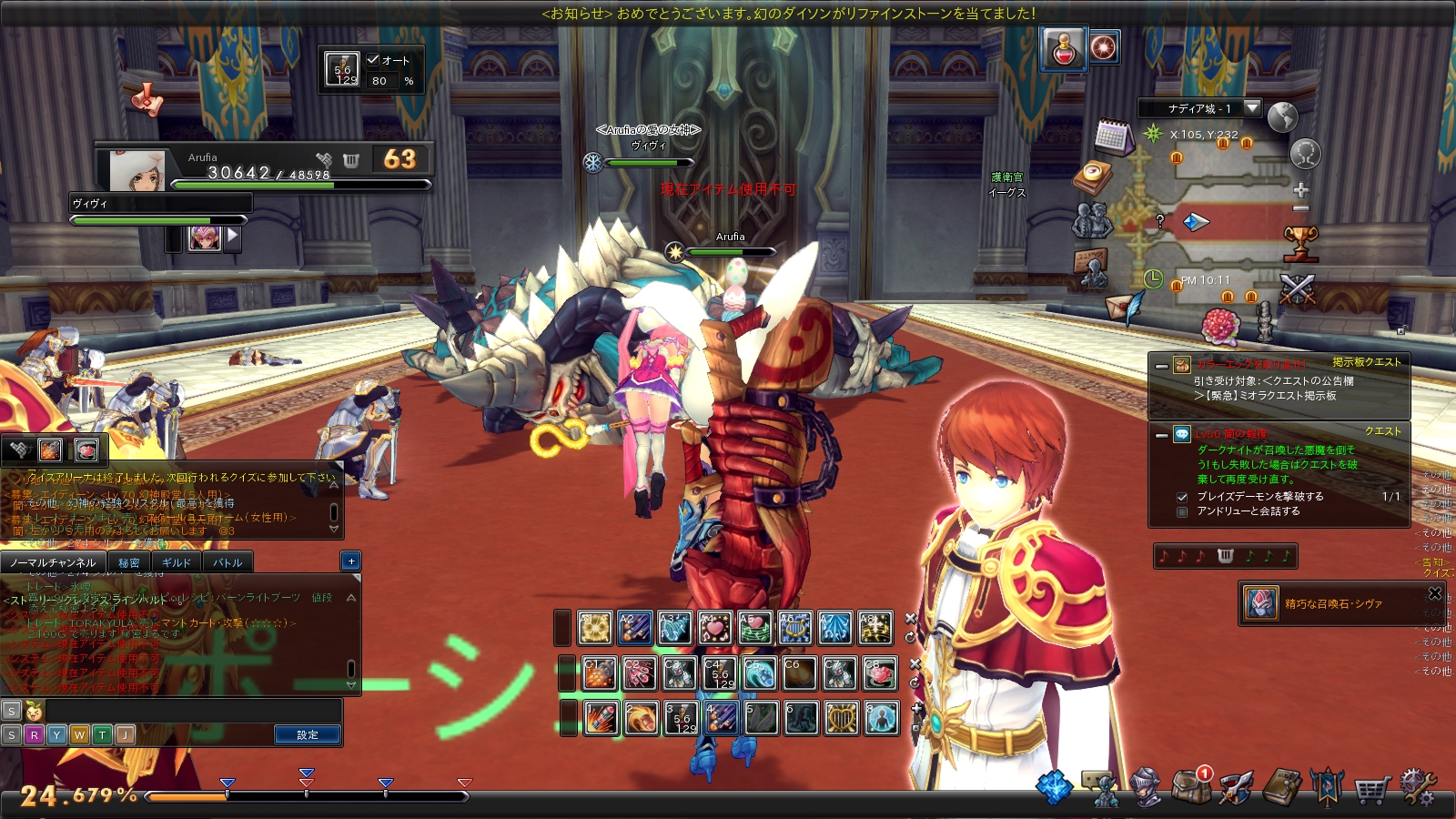The image size is (1456, 819).
Task: Switch to the バトル chat tab
Action: coord(227,562)
